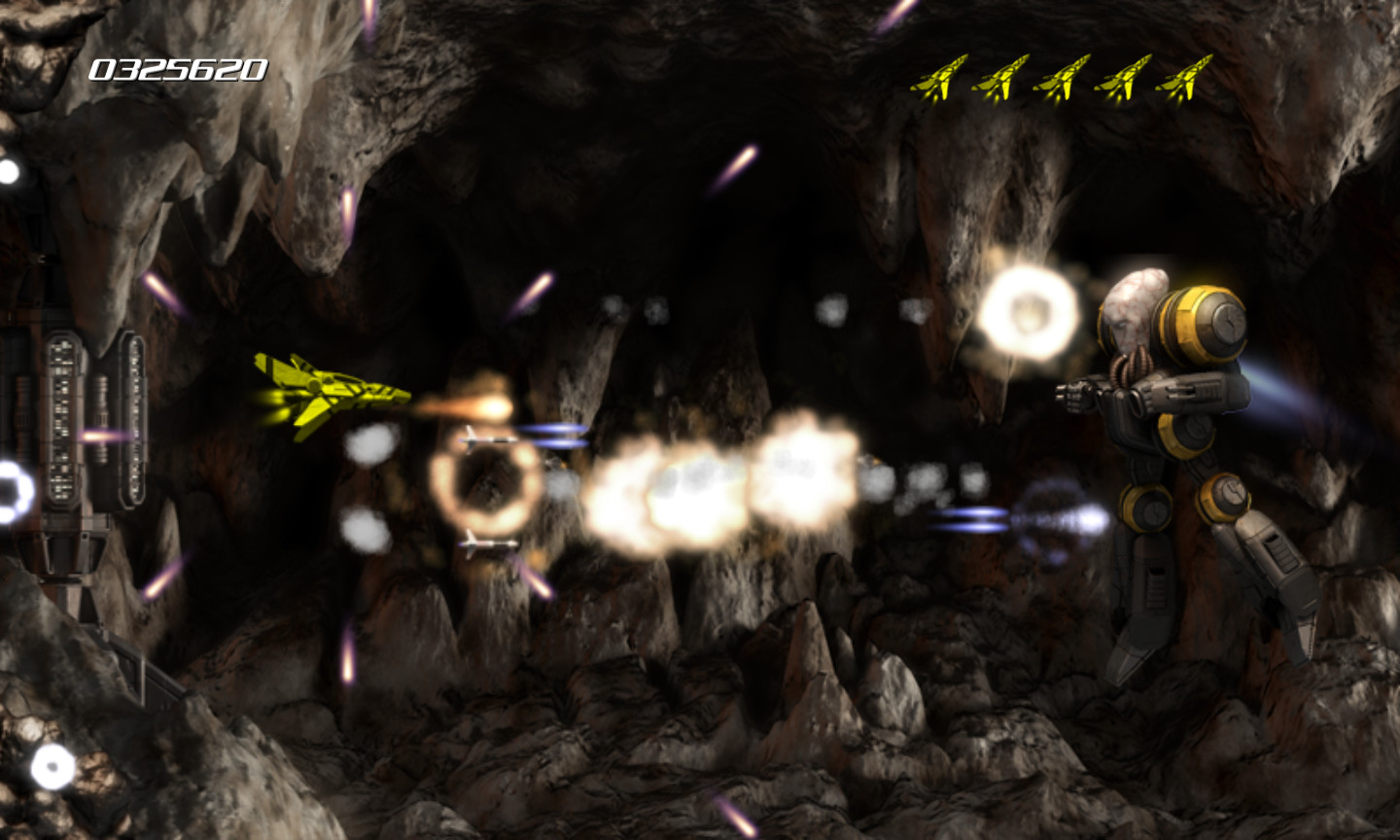1400x840 pixels.
Task: Click the second ship icon in the lives row
Action: [x=1001, y=80]
